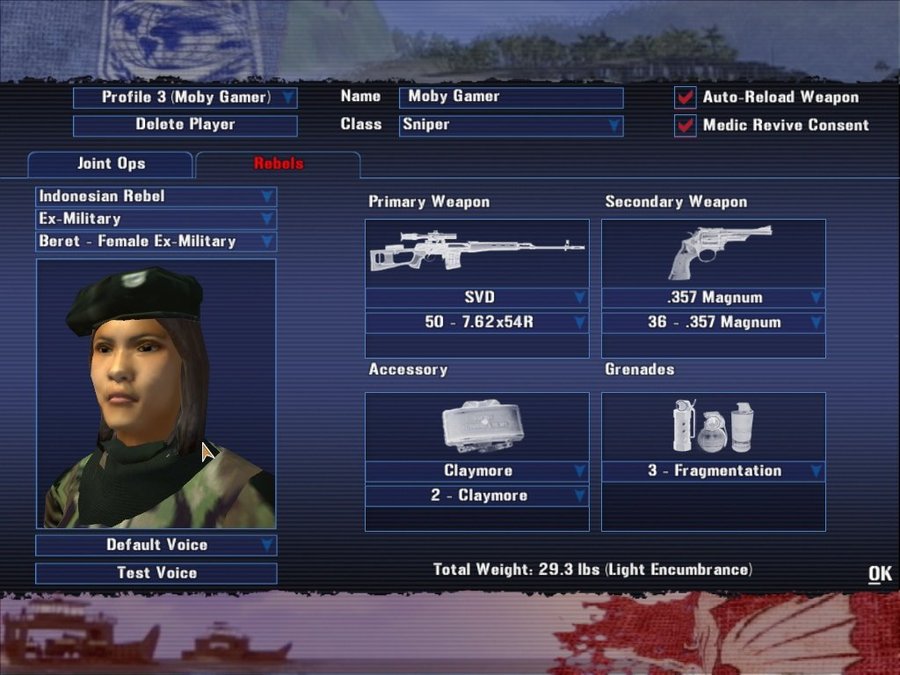Open the Beret - Female Ex-Military dropdown
This screenshot has width=900, height=675.
coord(156,242)
